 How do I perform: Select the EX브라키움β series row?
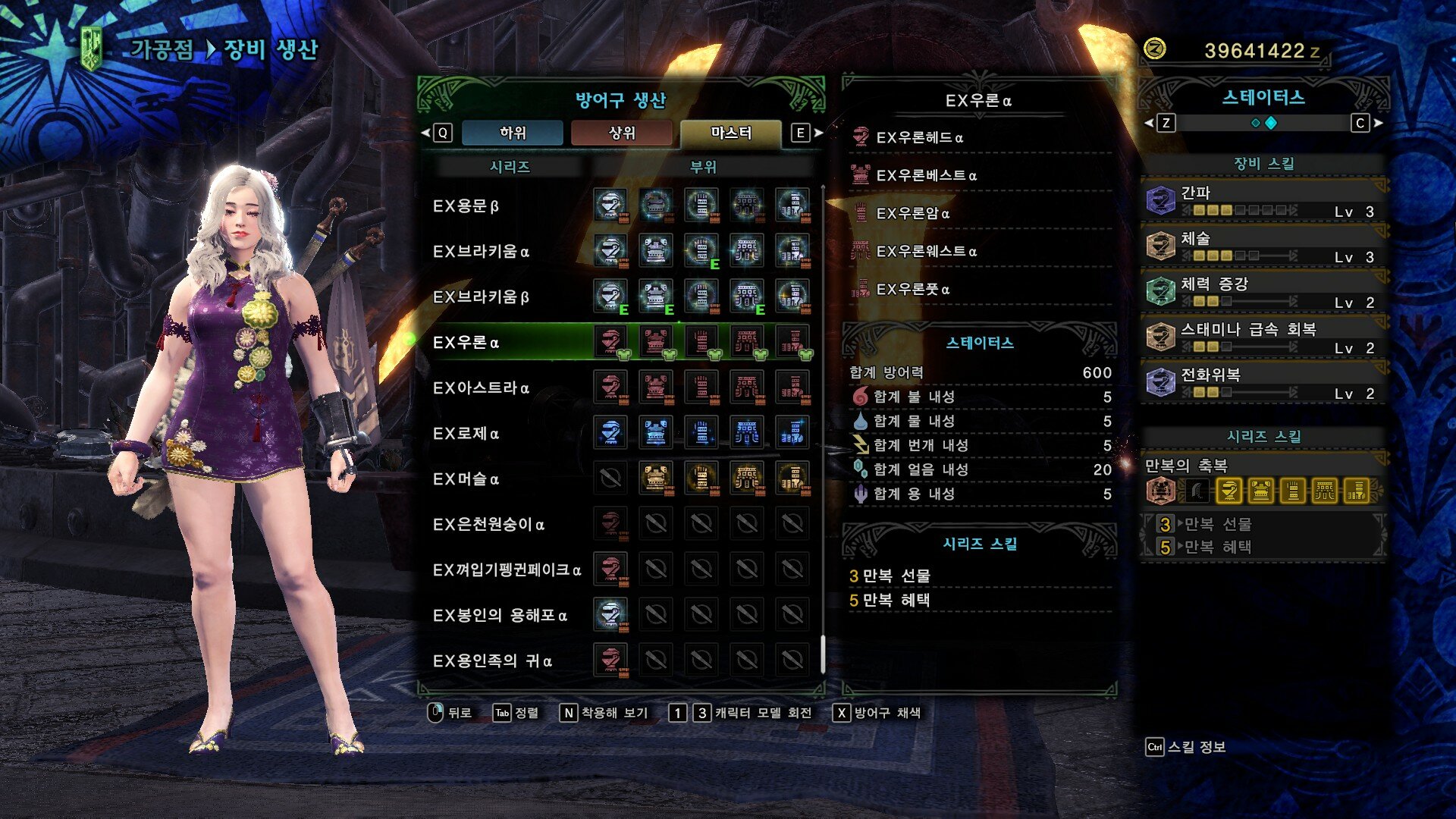pos(481,297)
